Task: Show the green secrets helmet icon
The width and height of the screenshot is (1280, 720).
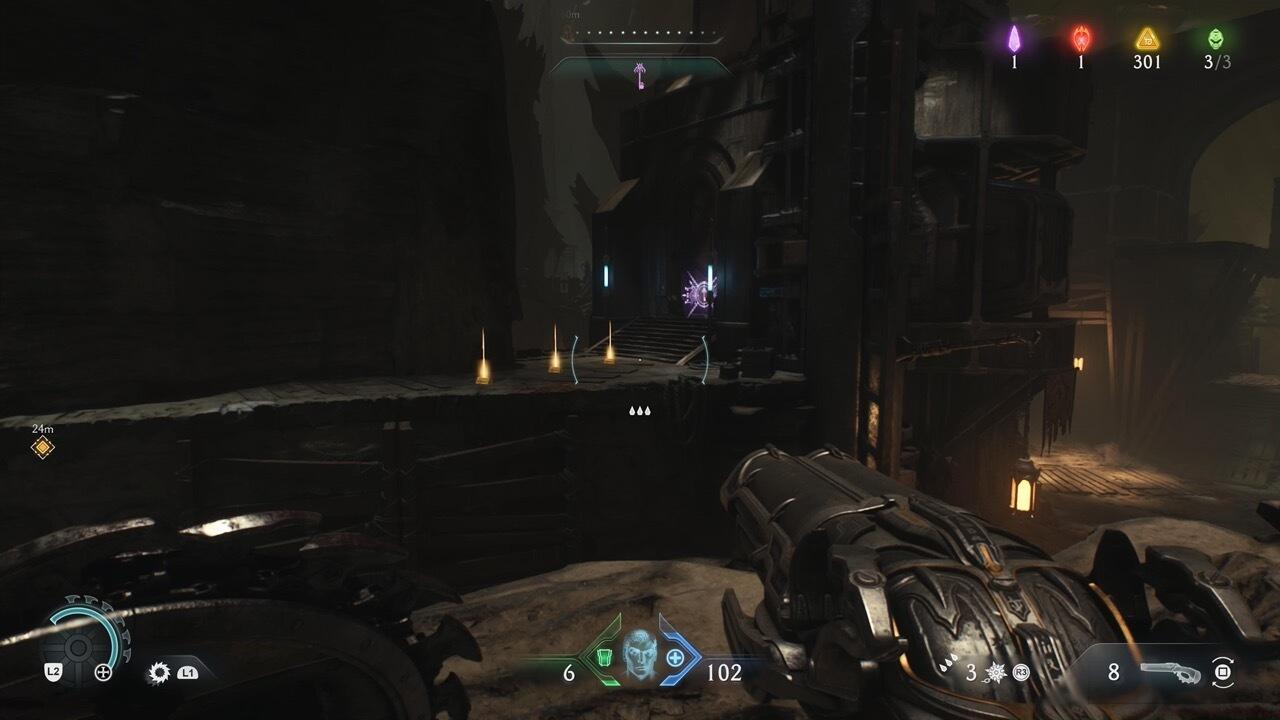Action: [1216, 39]
